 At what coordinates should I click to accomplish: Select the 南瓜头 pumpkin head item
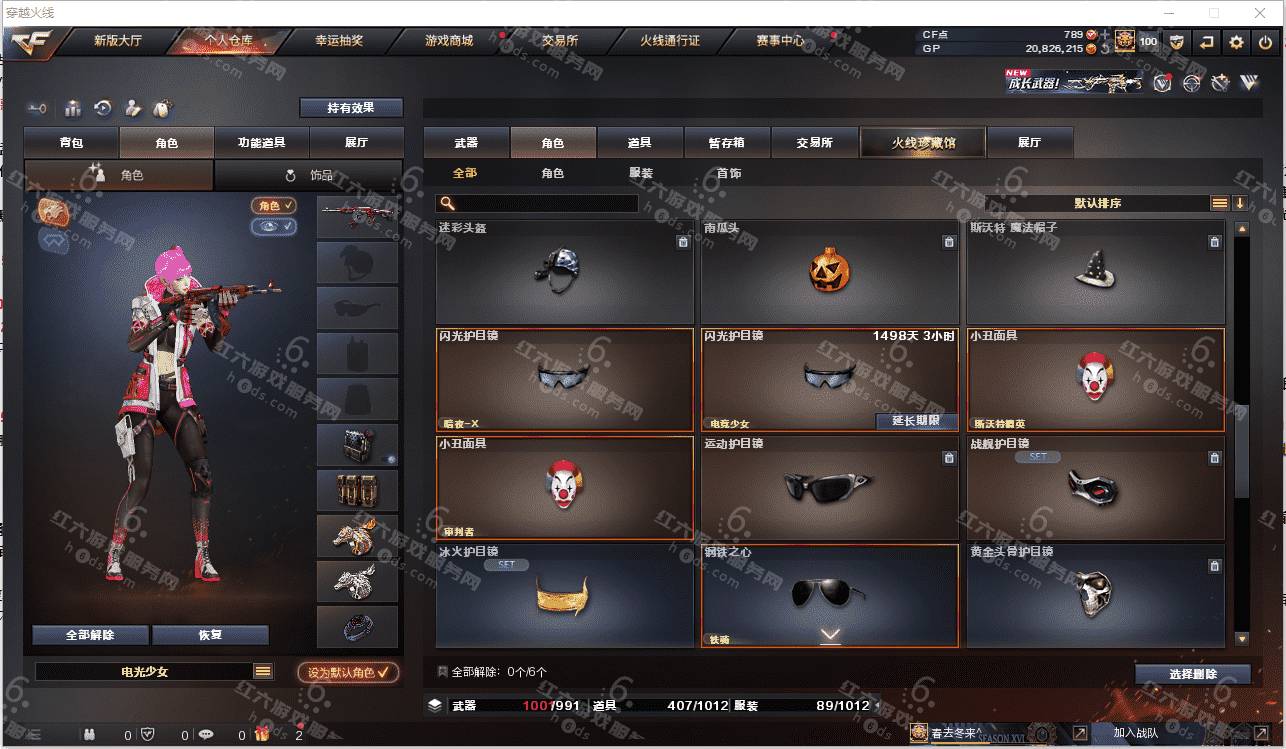pos(829,271)
